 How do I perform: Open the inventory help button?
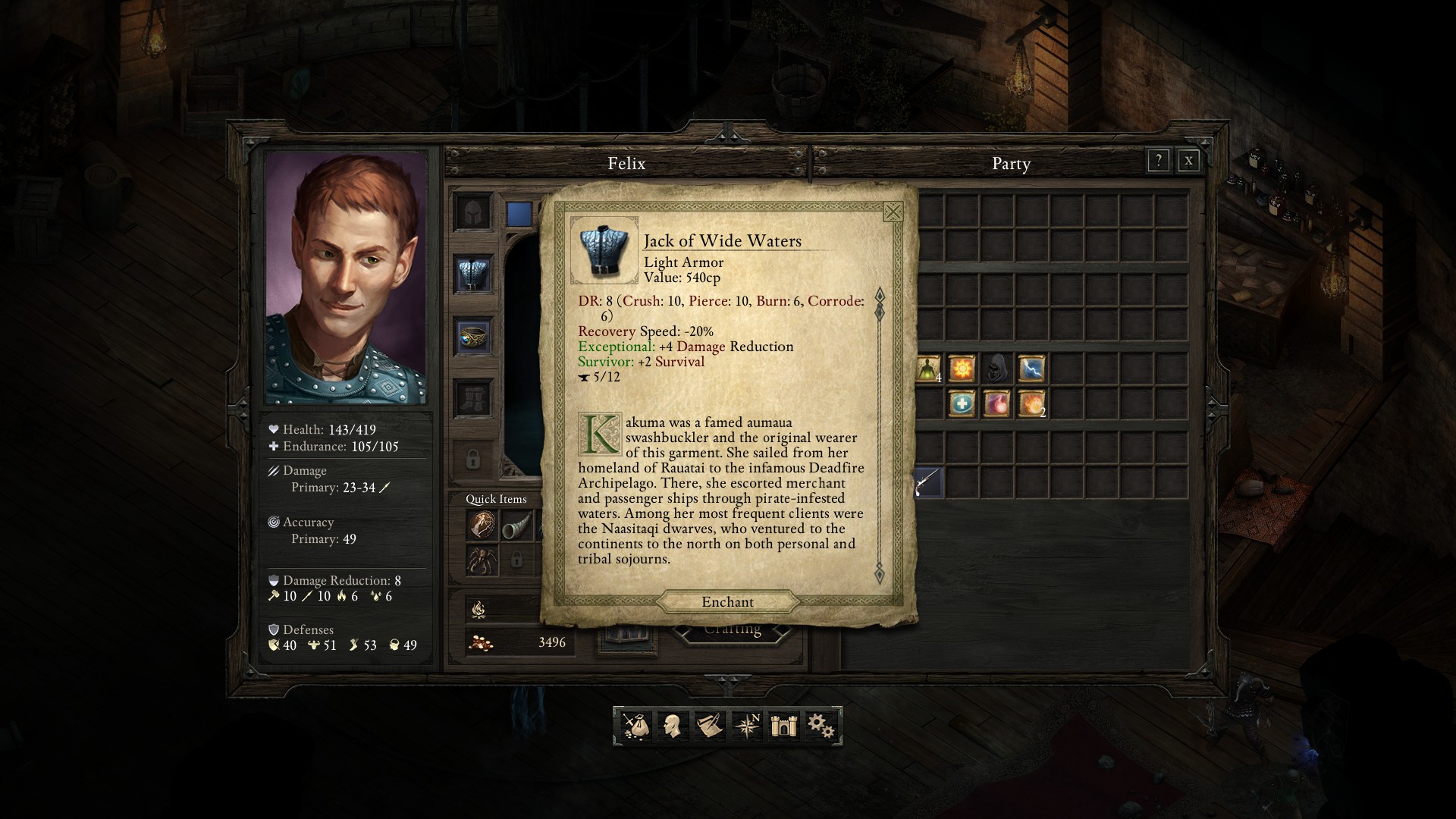[1158, 161]
